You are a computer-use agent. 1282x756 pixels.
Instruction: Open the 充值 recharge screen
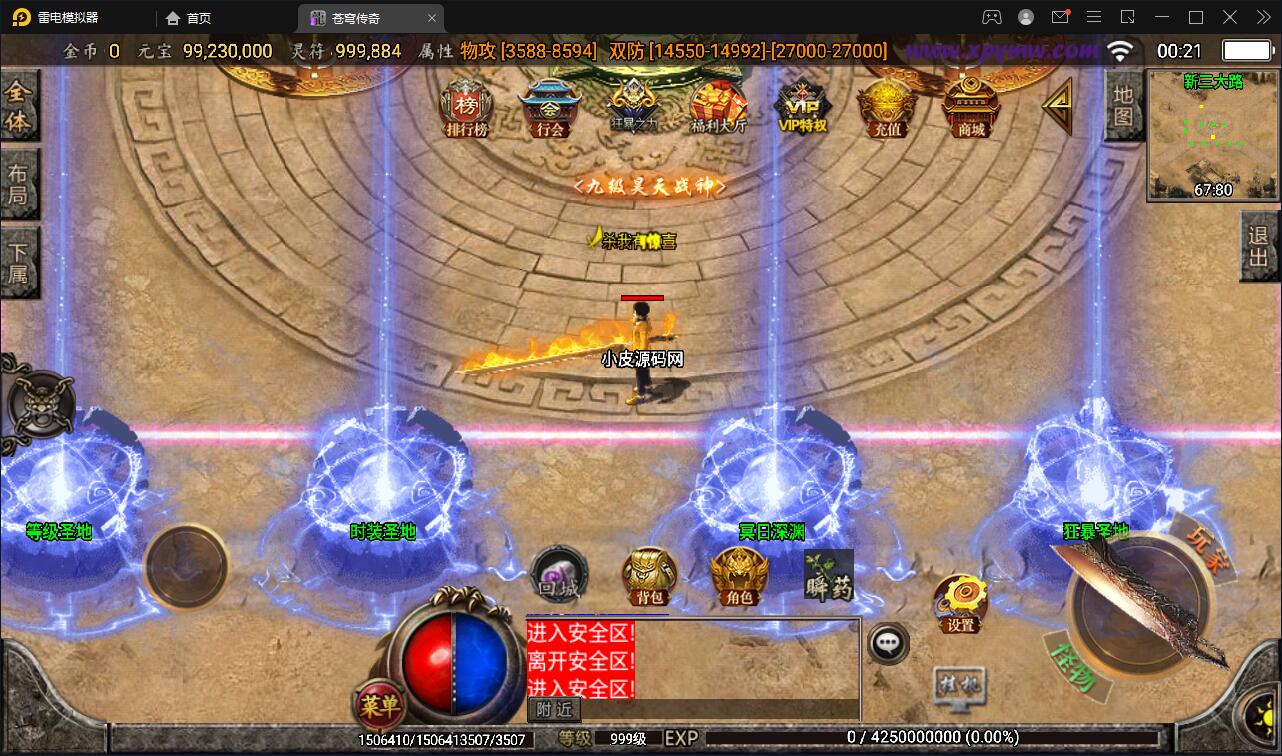[887, 108]
